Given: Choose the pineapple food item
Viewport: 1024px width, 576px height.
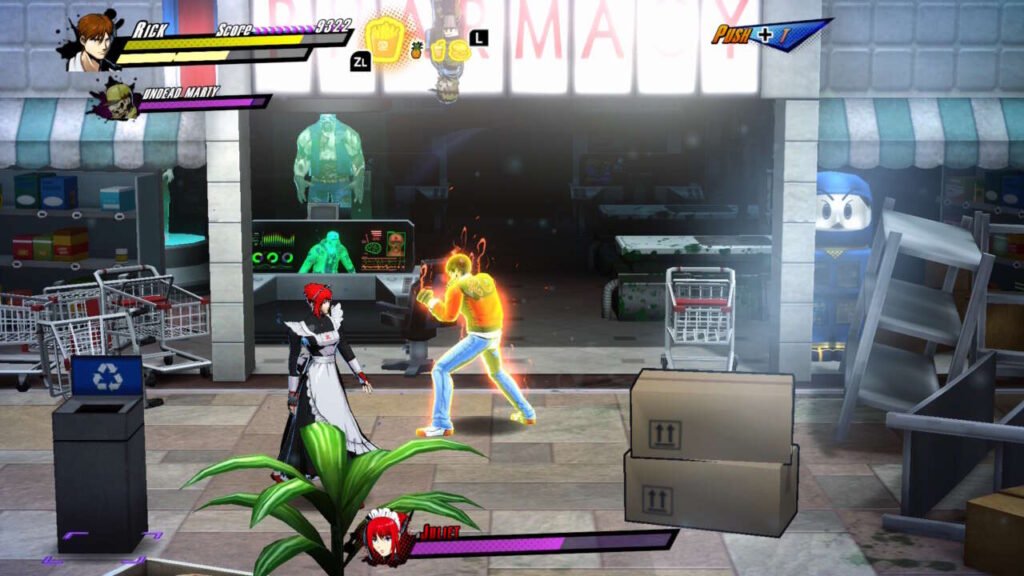Looking at the screenshot, I should coord(416,49).
